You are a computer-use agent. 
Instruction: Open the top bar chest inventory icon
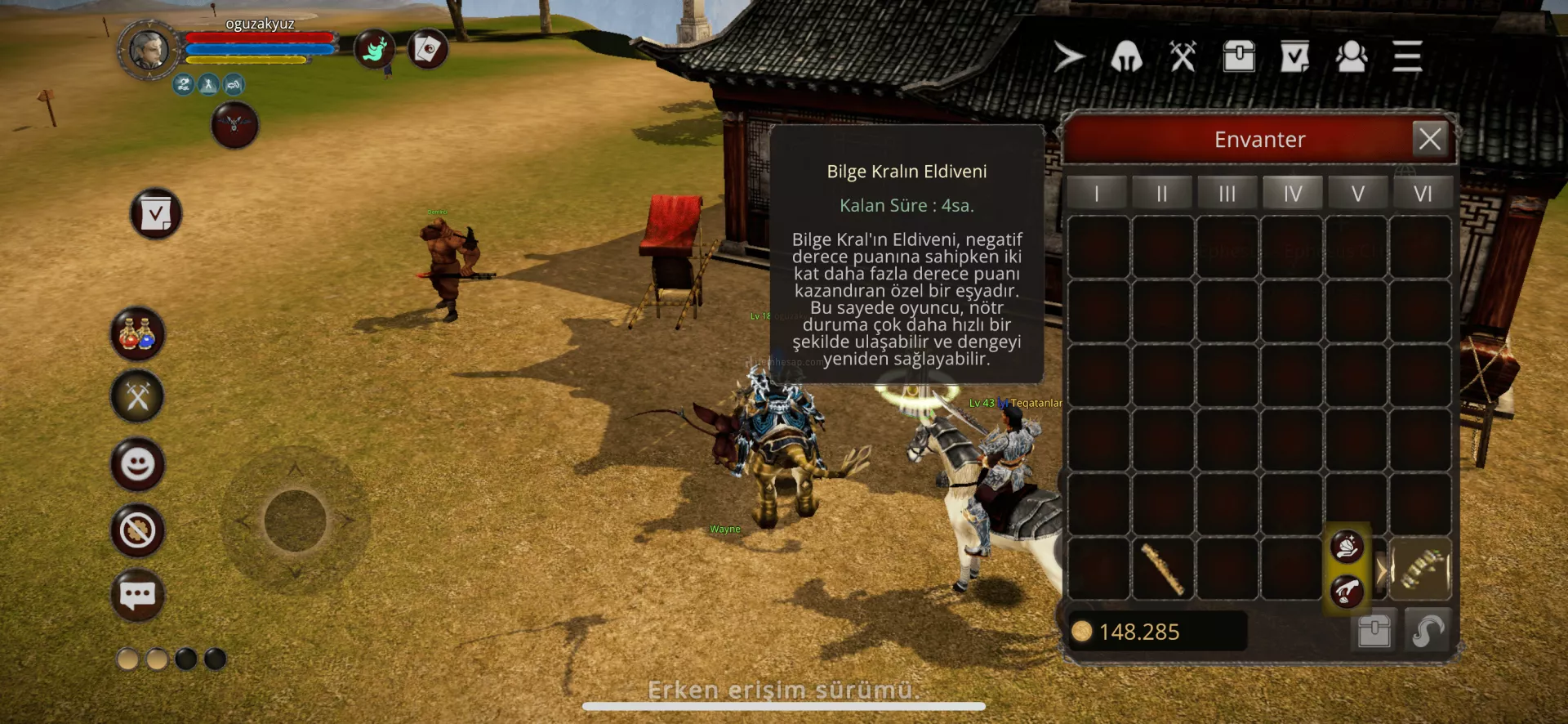click(1239, 57)
